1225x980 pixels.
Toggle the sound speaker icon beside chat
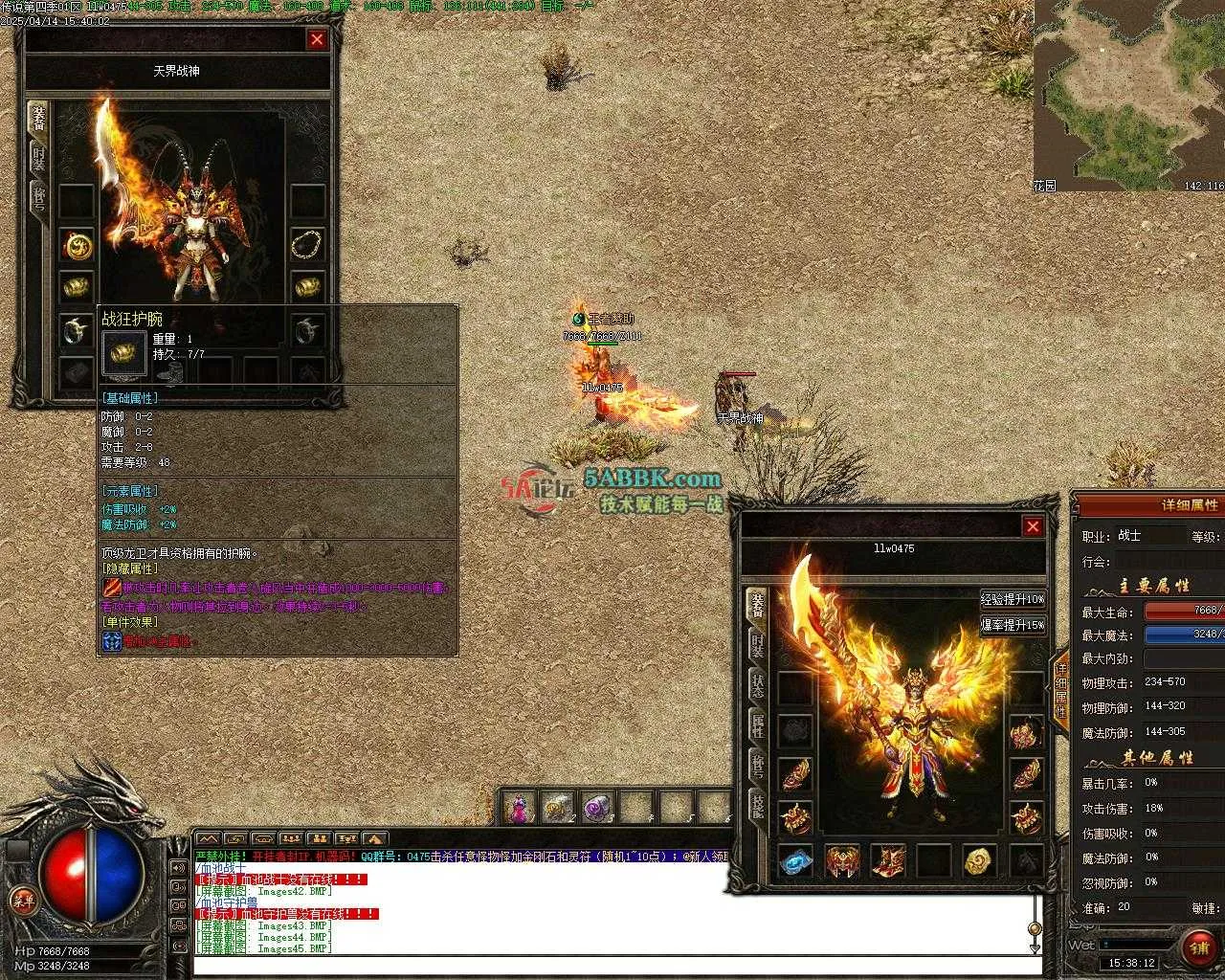(x=178, y=868)
